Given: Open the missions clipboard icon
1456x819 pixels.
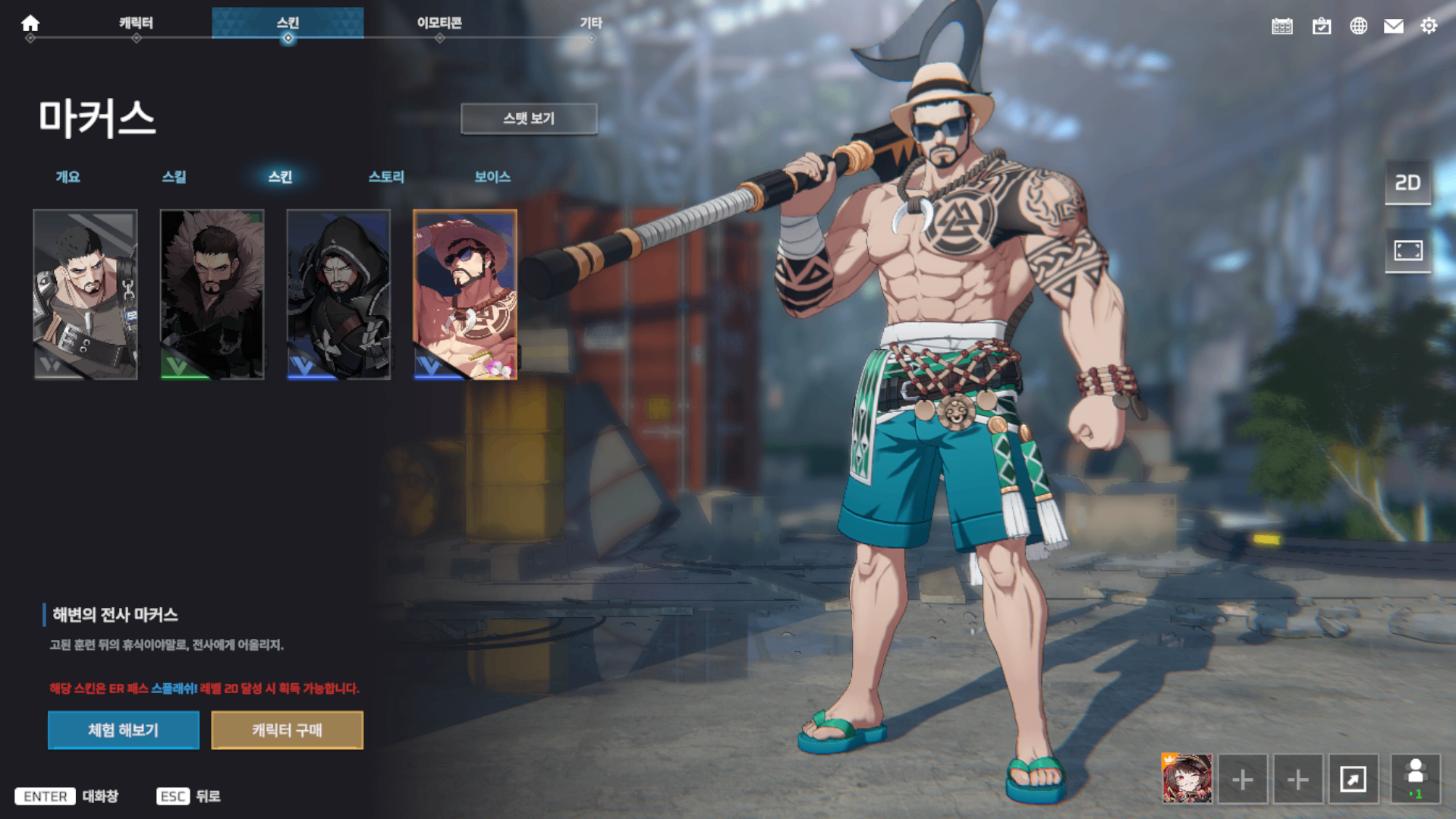Looking at the screenshot, I should tap(1320, 25).
